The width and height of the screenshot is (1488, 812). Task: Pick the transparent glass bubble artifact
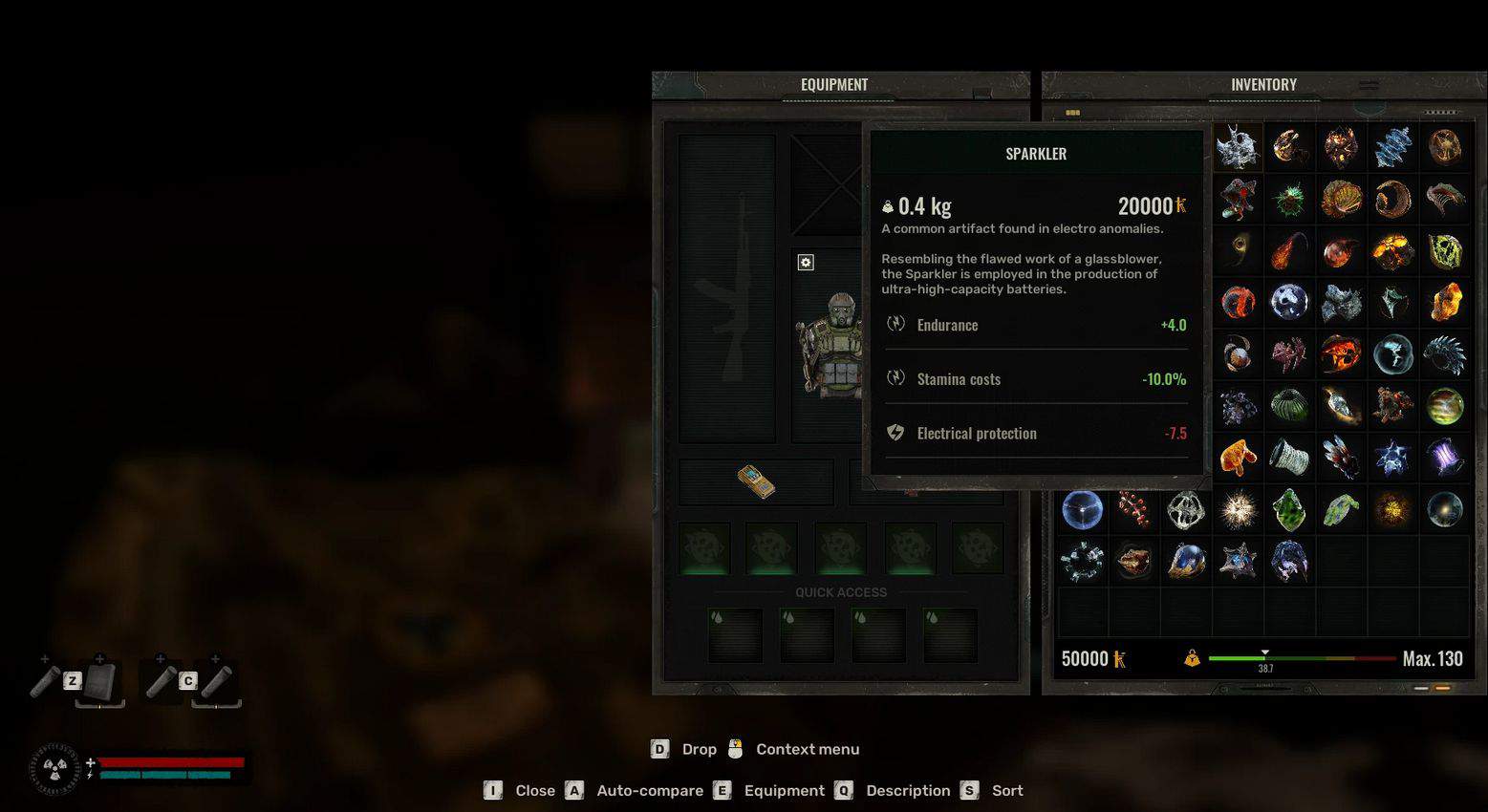(x=1392, y=355)
